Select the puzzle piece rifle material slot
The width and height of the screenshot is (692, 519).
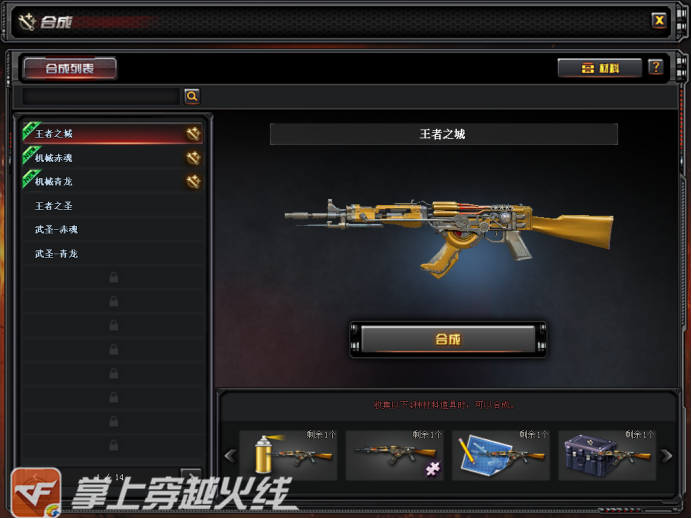pyautogui.click(x=395, y=455)
